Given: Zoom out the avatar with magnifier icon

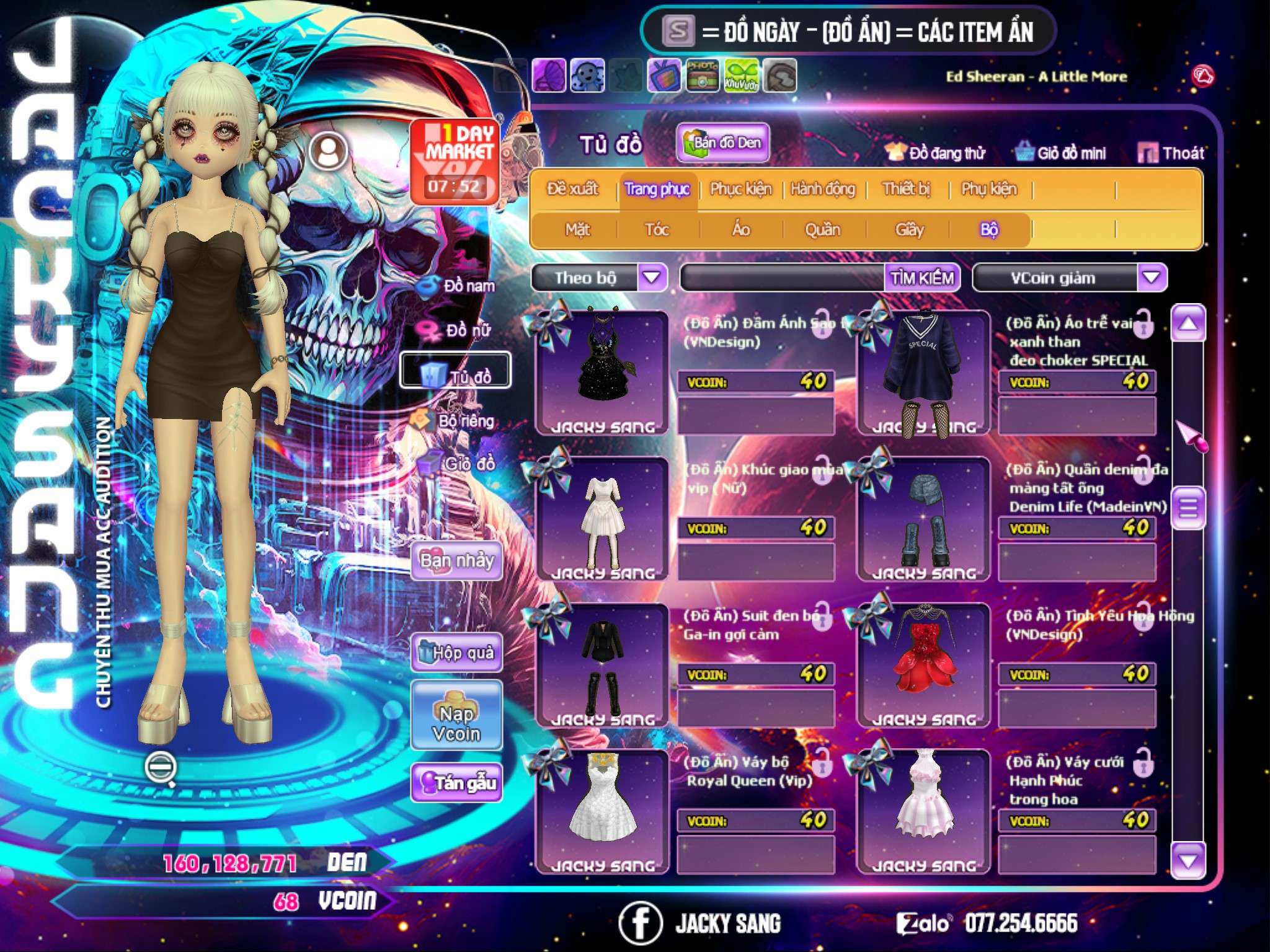Looking at the screenshot, I should click(160, 768).
